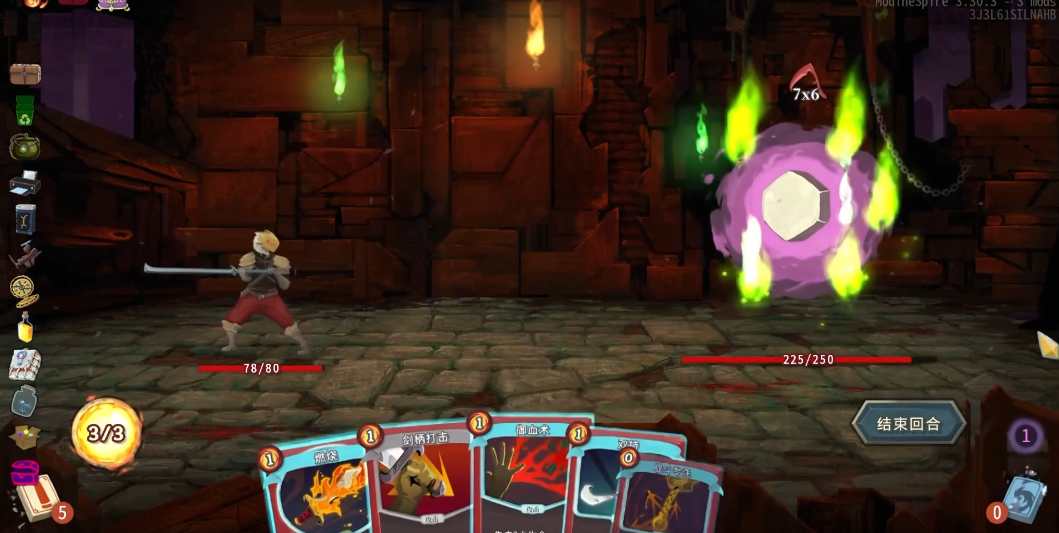Select the Pommel Strike card 剑柄打击
1059x533 pixels.
[422, 480]
